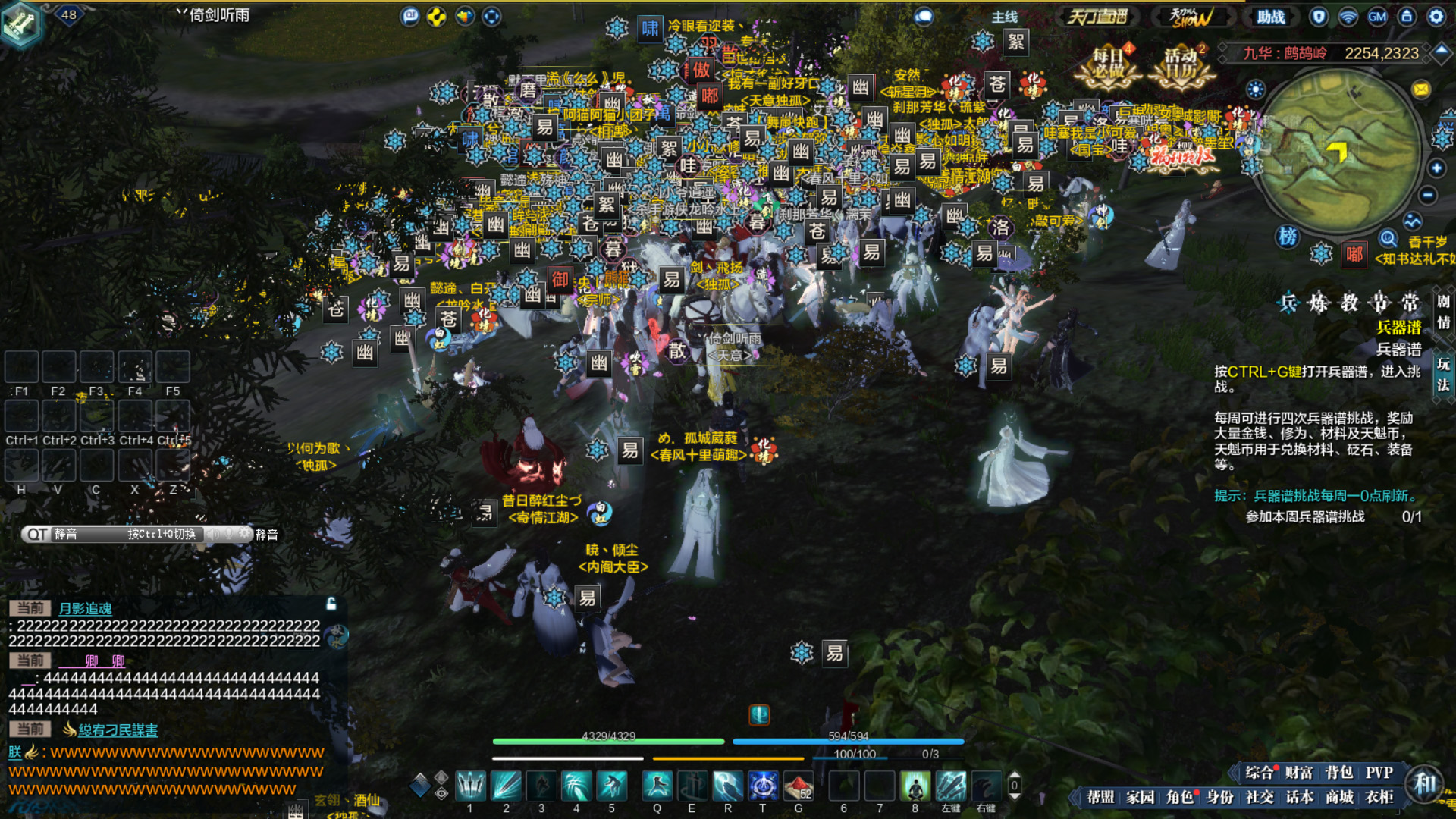1456x819 pixels.
Task: Open the 角色 character menu
Action: pyautogui.click(x=1180, y=797)
